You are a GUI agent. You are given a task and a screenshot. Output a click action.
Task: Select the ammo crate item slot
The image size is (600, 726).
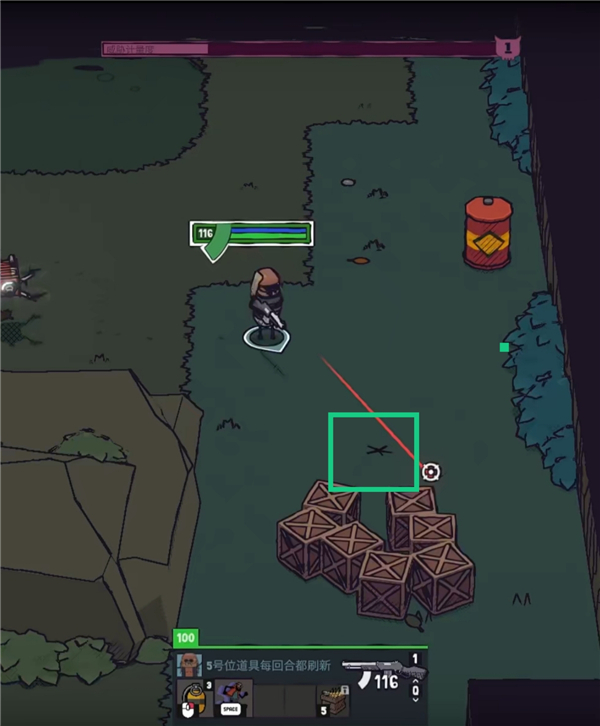(x=331, y=698)
